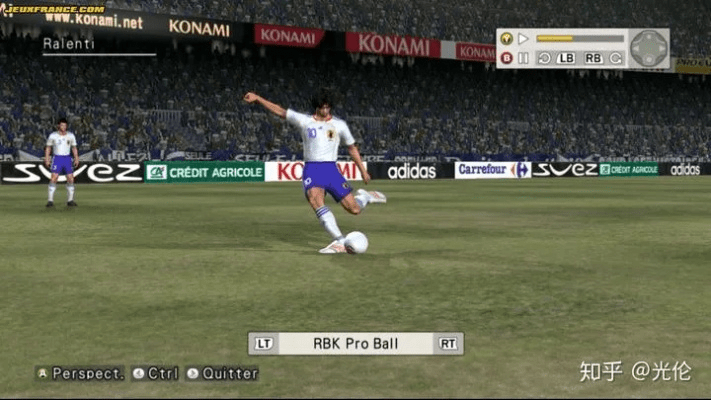
Task: Click the yellow replay progress bar
Action: 580,39
